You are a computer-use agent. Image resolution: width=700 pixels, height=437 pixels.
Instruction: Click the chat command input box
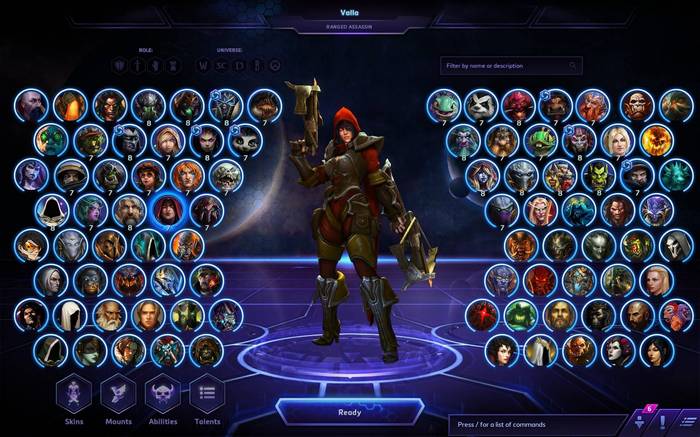[x=536, y=423]
